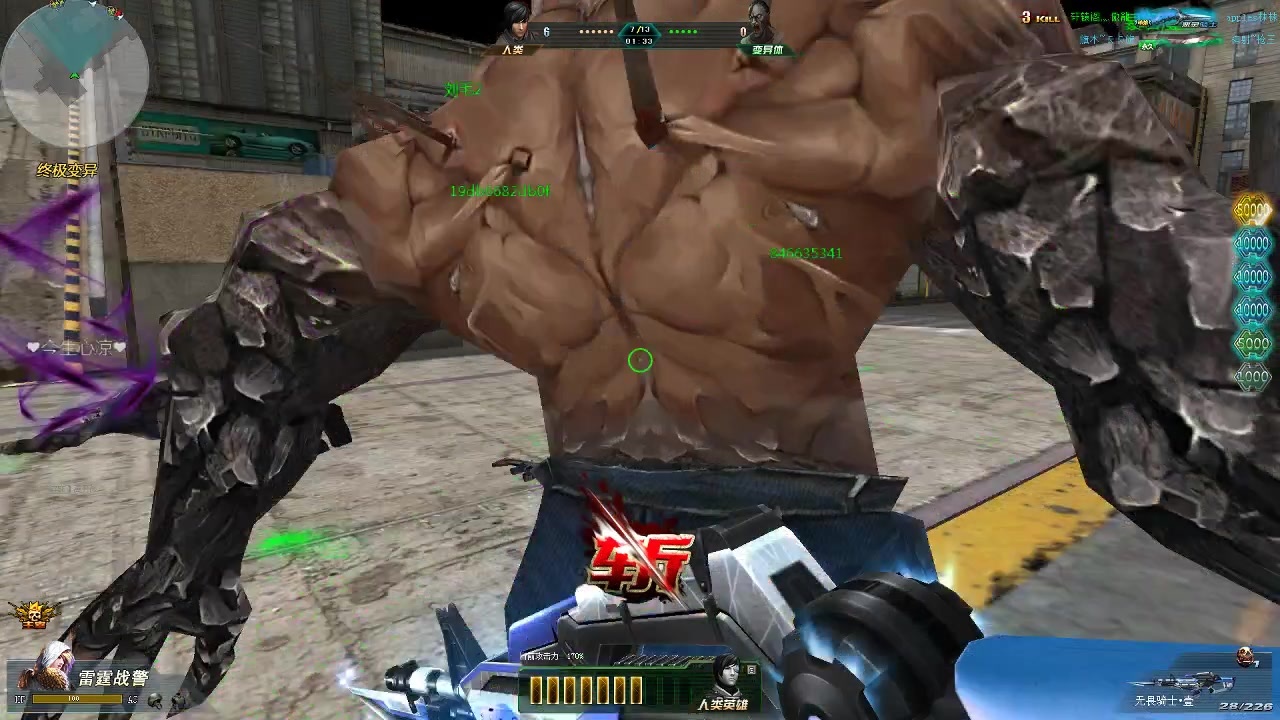
Task: Click the golden skull crown badge
Action: (32, 614)
